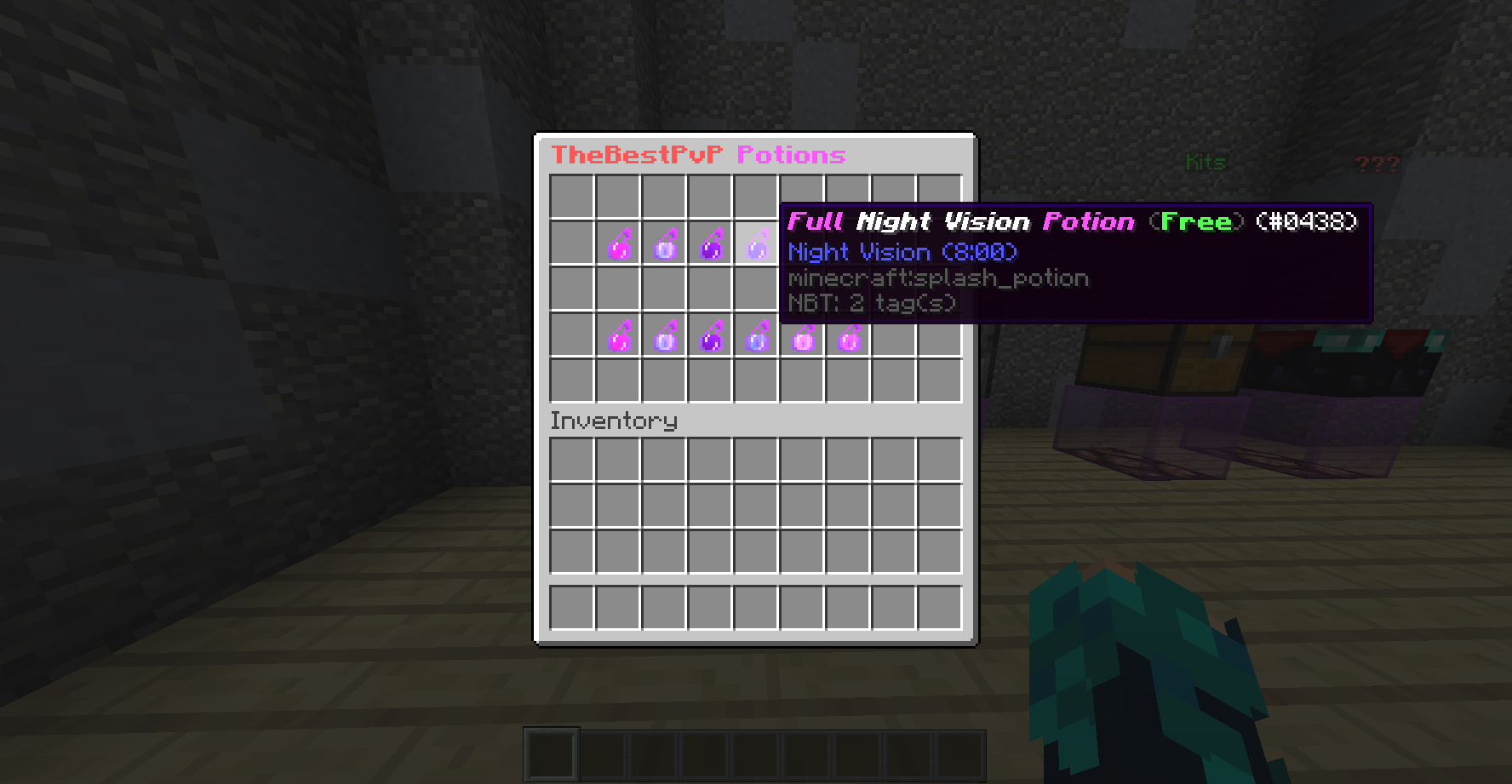The width and height of the screenshot is (1512, 784).
Task: Click the minecraft:splash_potion identifier text
Action: point(936,278)
